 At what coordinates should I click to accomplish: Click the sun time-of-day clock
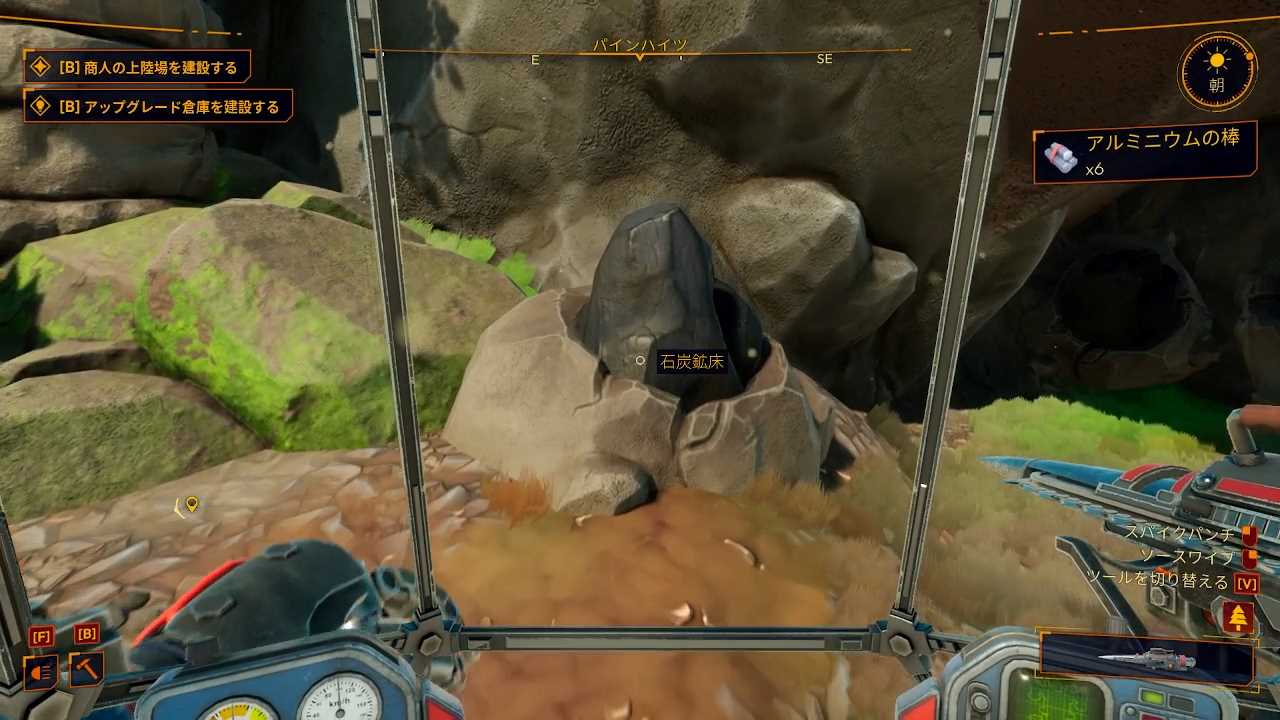(1216, 71)
